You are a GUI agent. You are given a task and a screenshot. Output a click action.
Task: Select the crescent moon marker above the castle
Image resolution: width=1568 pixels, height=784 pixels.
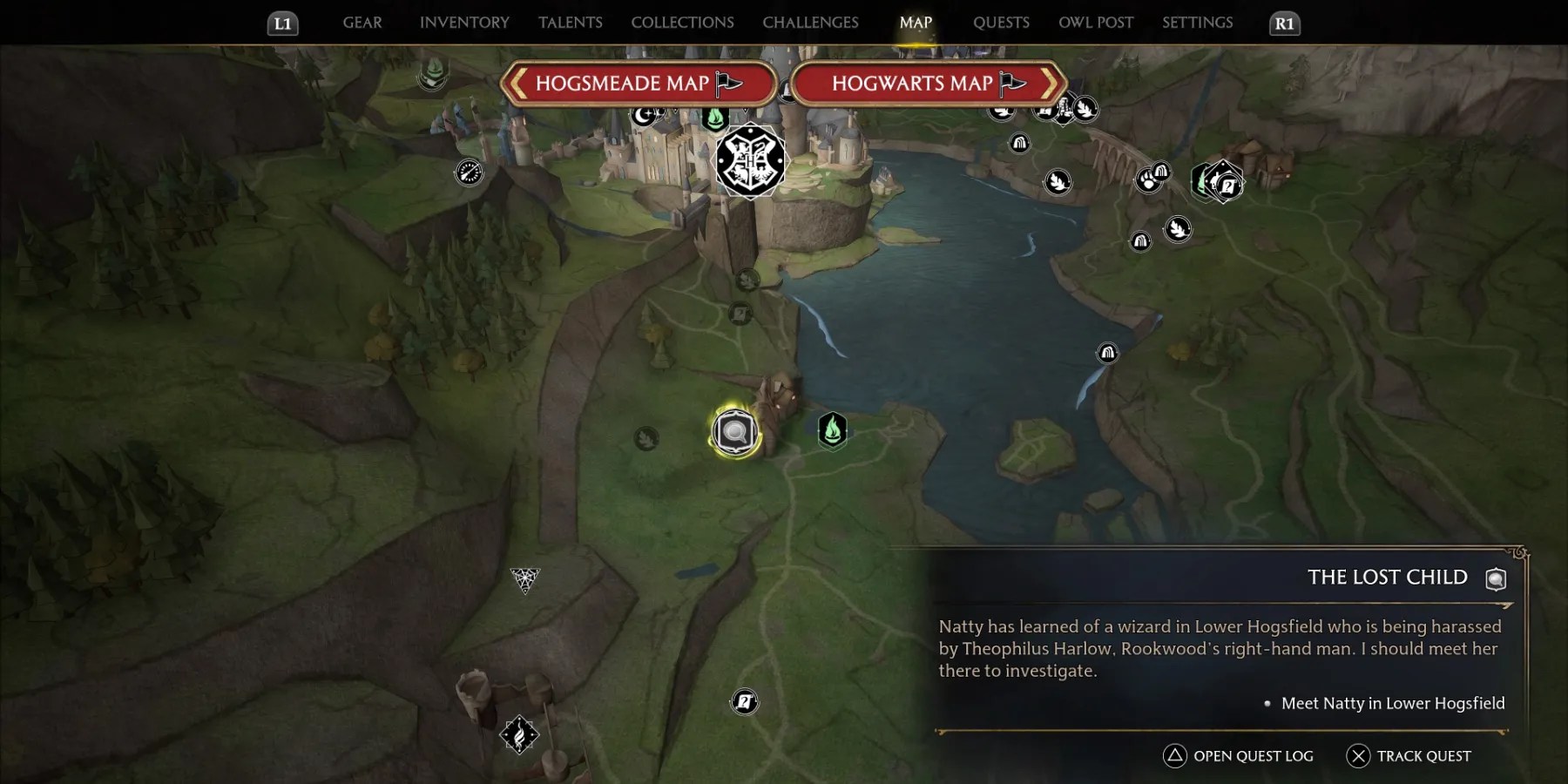(x=645, y=114)
